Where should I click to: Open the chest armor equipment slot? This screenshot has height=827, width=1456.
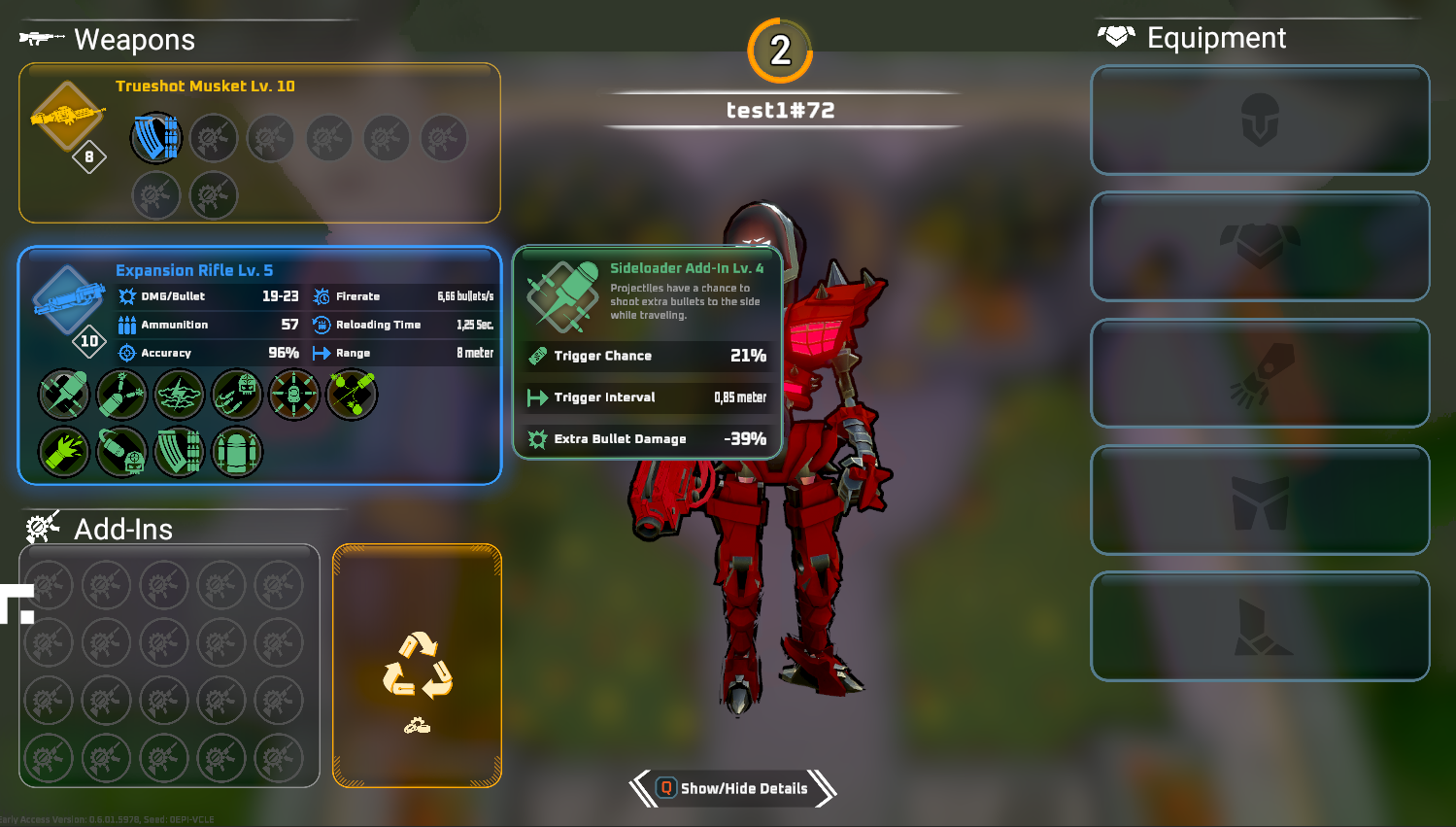[x=1260, y=247]
